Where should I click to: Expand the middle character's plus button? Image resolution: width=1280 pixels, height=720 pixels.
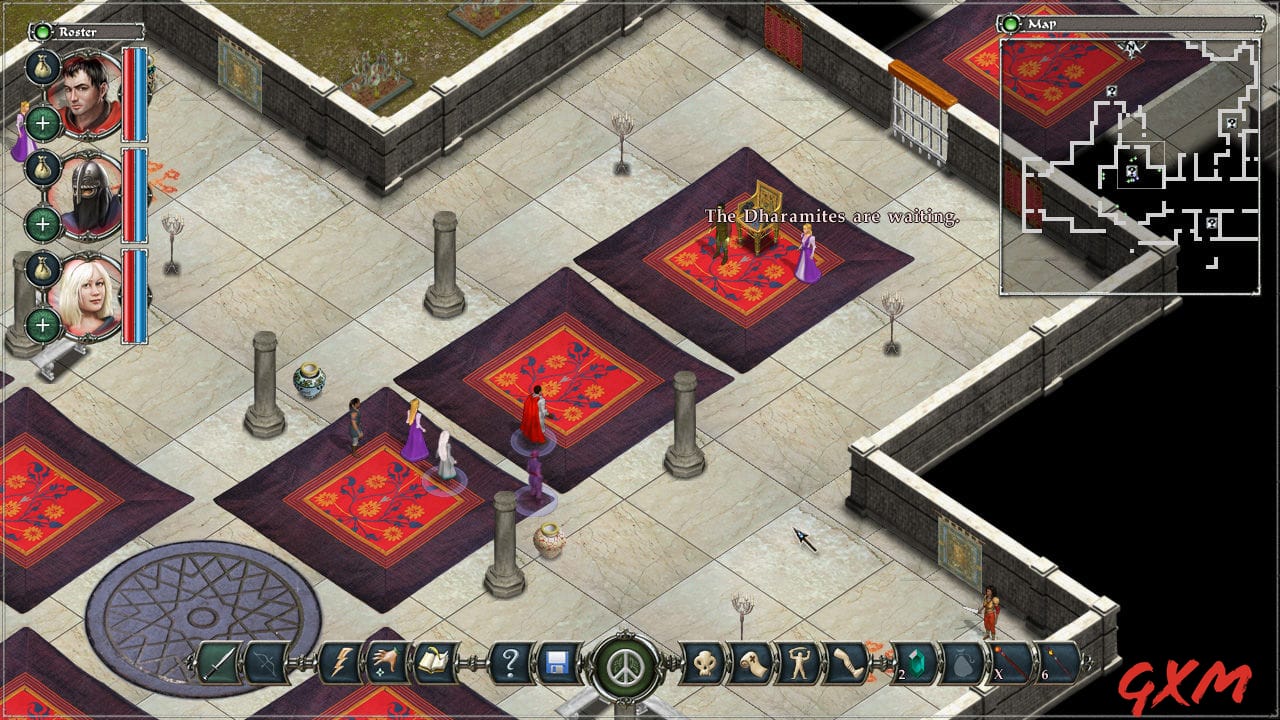tap(42, 220)
